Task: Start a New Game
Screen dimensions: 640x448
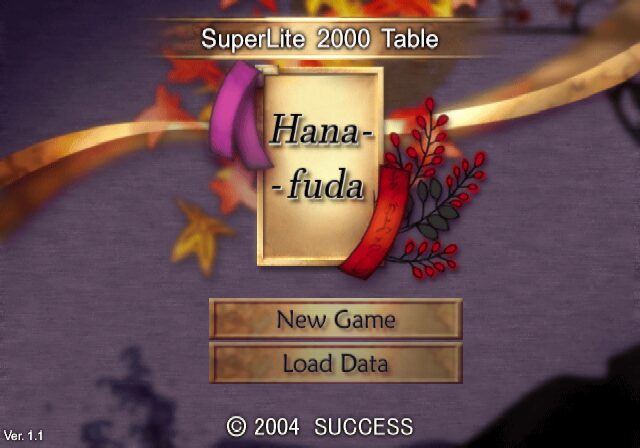Action: point(336,320)
